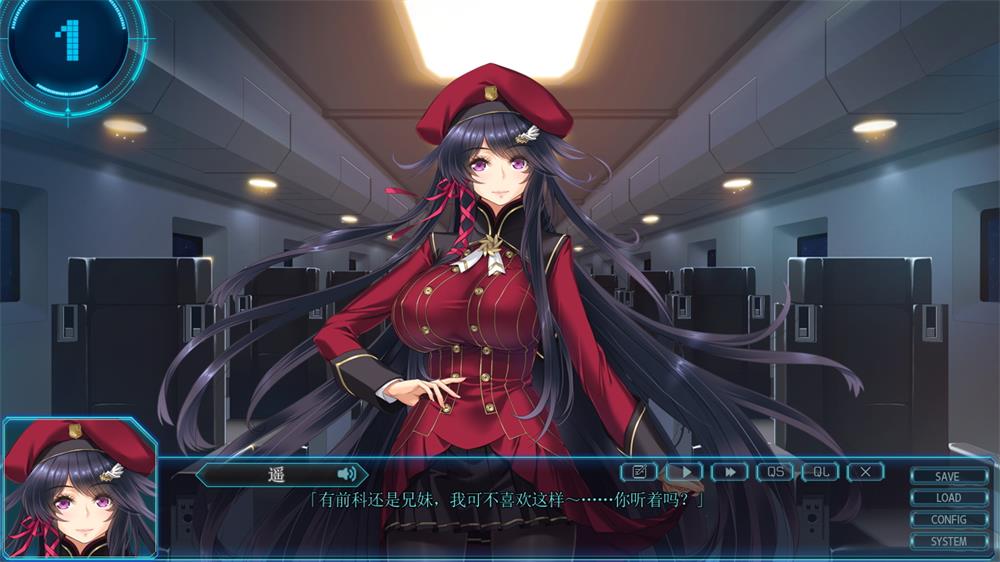Open the backlog notepad icon

[x=639, y=471]
